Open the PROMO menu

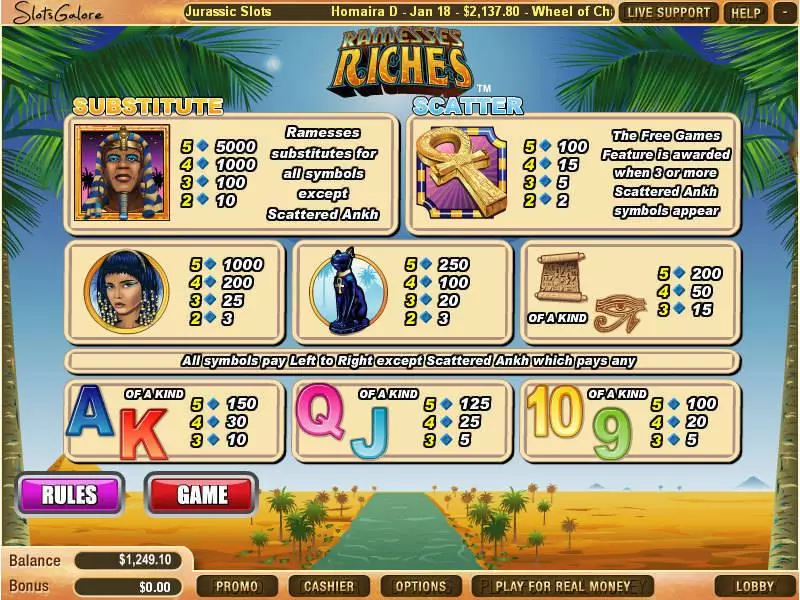click(x=237, y=586)
